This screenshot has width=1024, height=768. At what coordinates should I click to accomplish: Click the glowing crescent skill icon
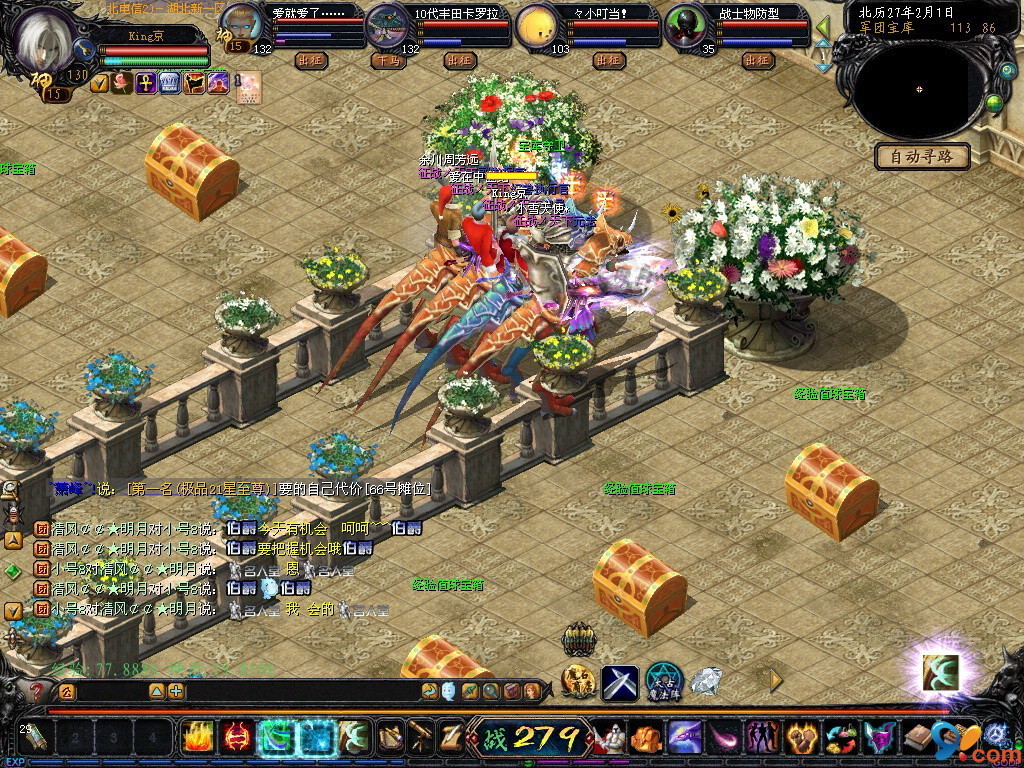coord(940,671)
